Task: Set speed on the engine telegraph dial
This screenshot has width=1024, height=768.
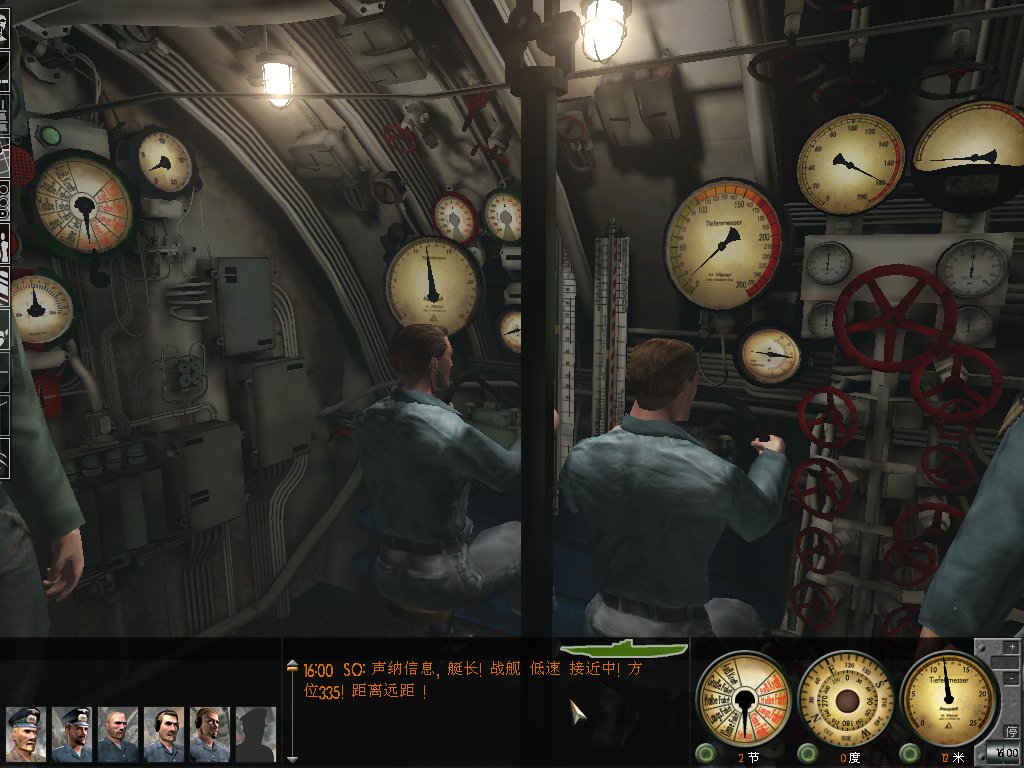Action: point(743,697)
